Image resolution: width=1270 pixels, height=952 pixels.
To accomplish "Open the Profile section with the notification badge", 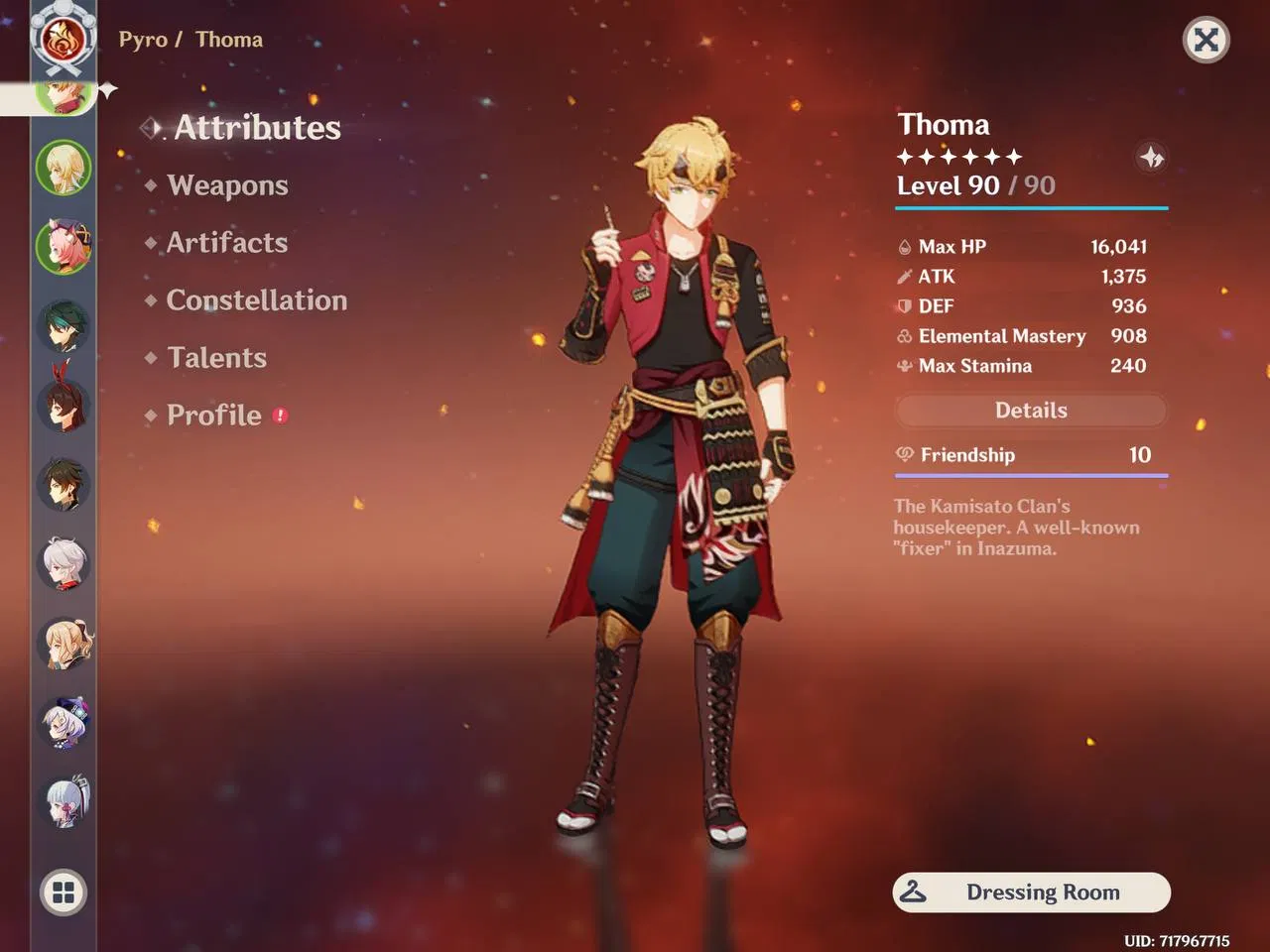I will pos(214,416).
